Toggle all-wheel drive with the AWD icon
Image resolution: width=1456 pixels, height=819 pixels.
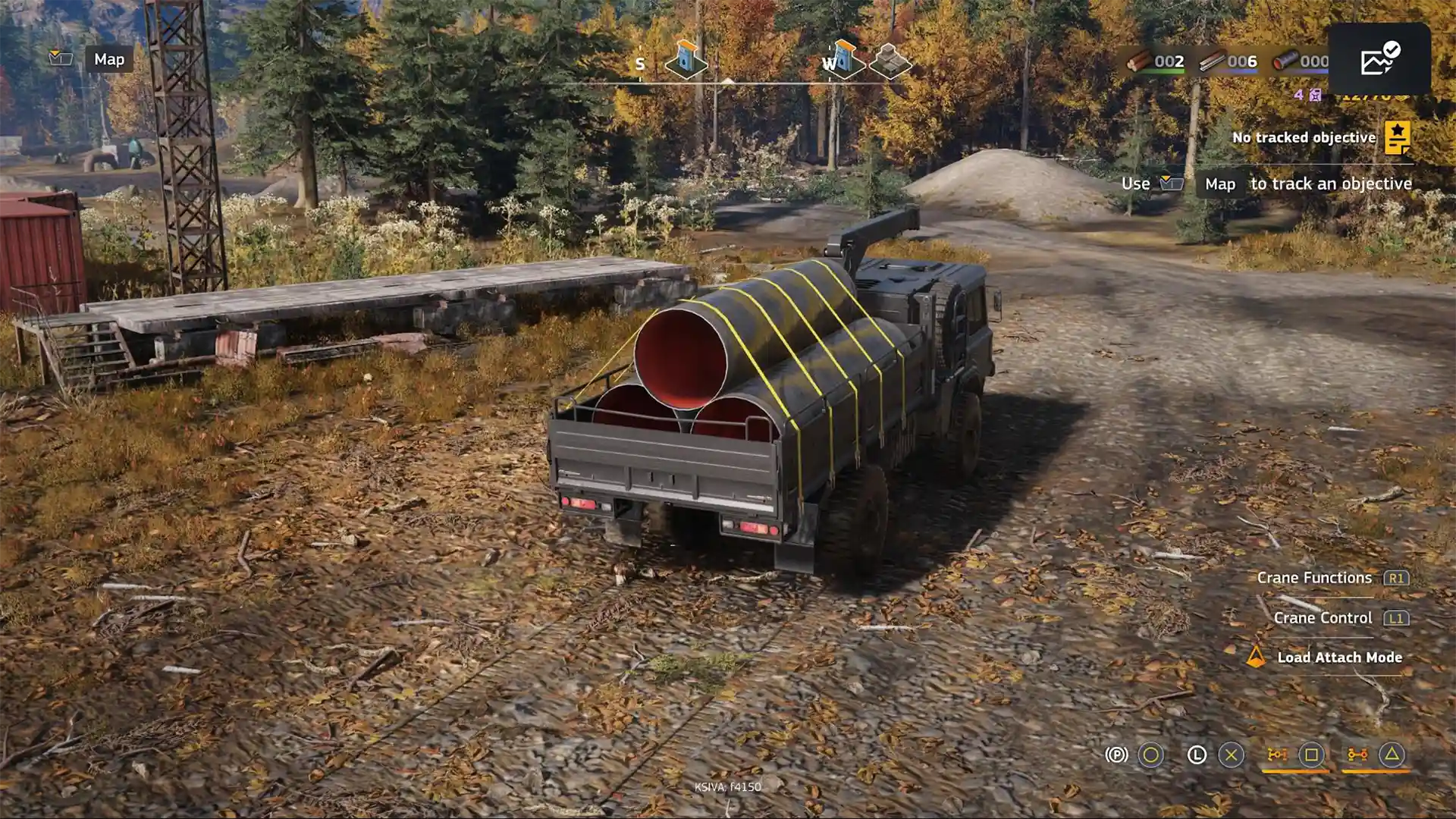(x=1357, y=755)
